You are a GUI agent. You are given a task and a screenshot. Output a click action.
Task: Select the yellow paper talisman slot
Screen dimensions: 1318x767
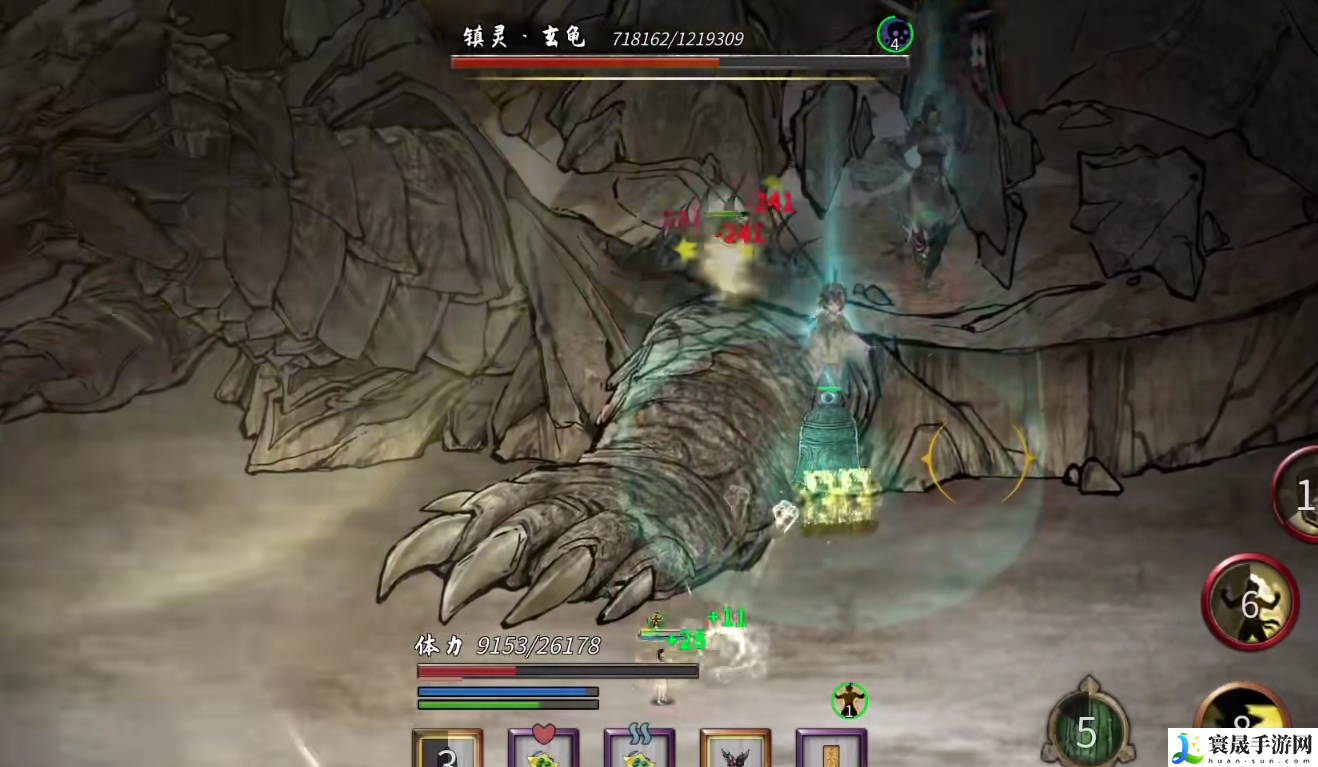831,750
